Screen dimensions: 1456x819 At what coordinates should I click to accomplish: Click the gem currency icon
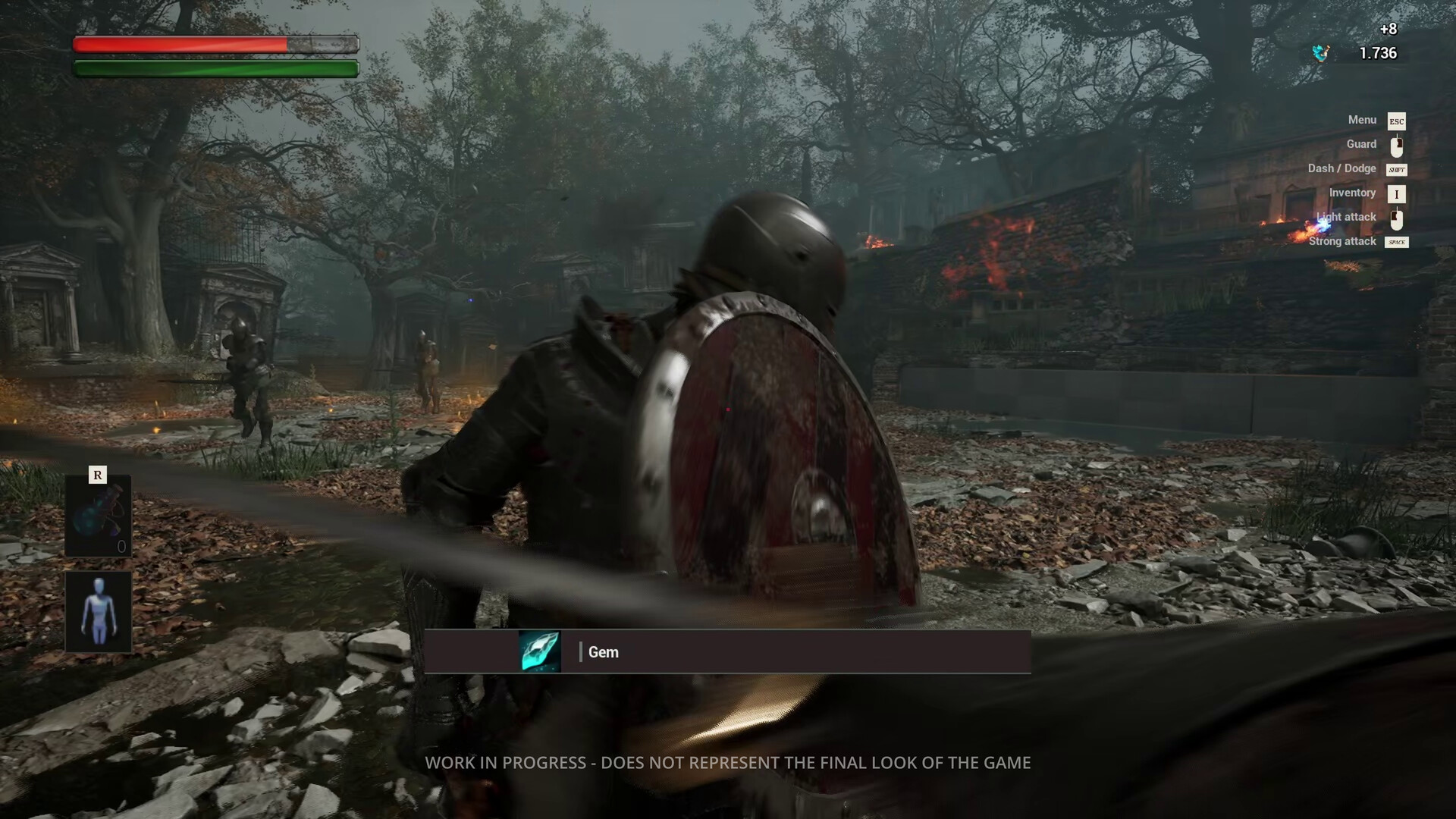click(1321, 53)
